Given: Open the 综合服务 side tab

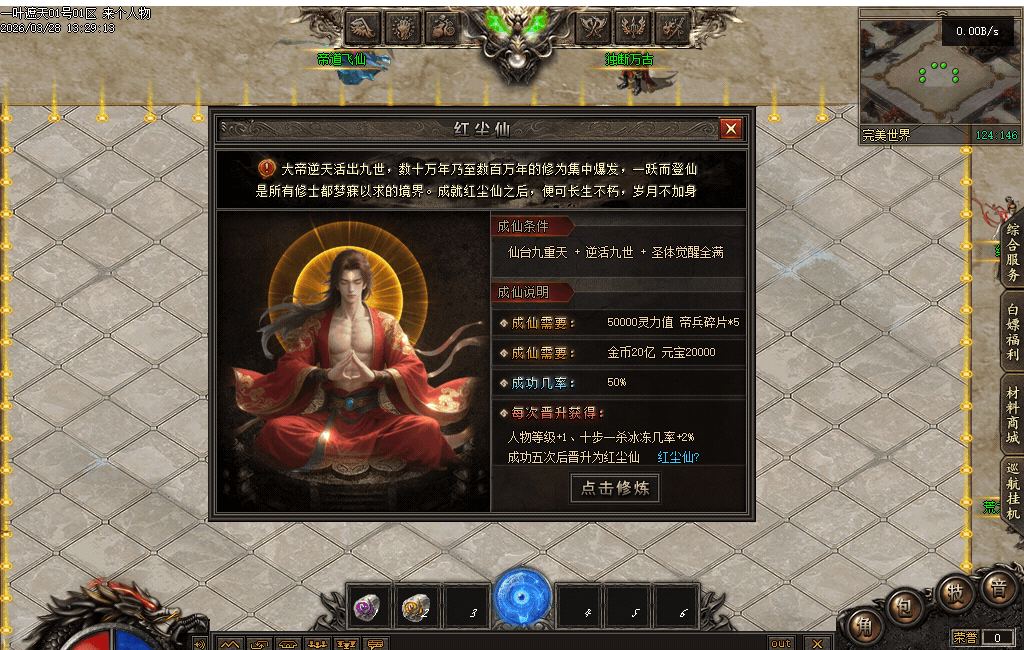Looking at the screenshot, I should [1012, 254].
